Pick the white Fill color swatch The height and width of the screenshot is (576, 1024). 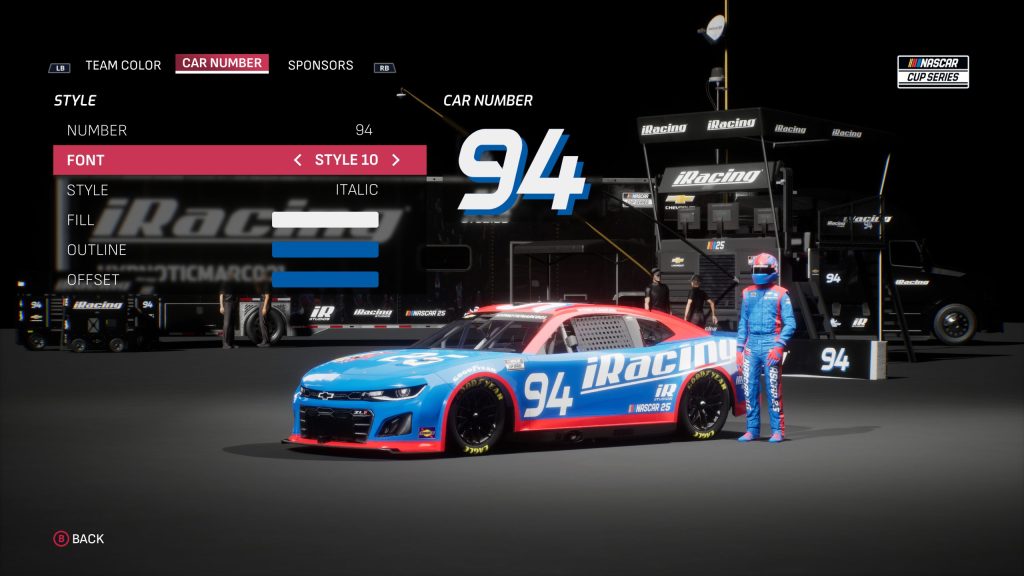[x=325, y=220]
